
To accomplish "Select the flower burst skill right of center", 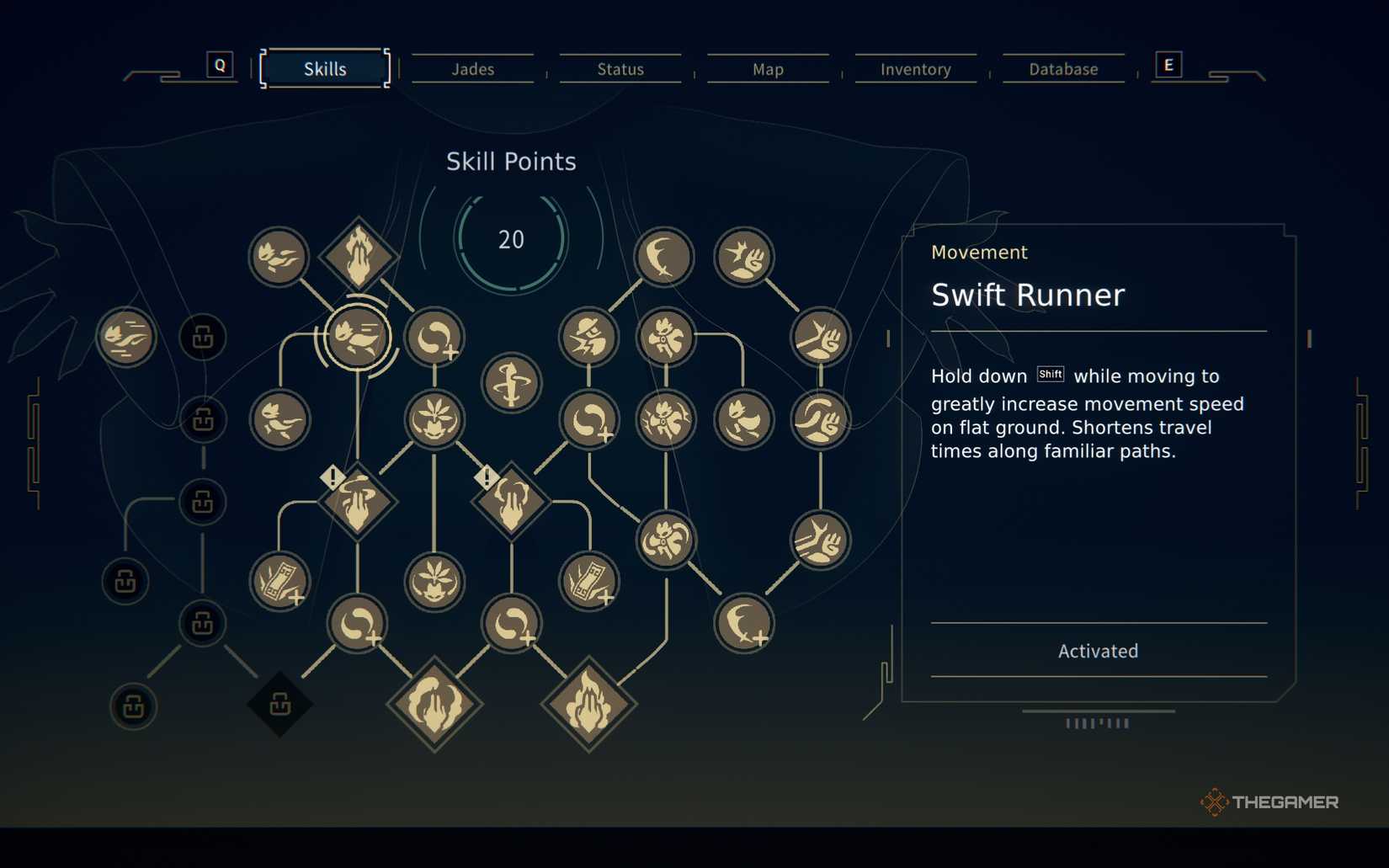I will click(x=666, y=335).
